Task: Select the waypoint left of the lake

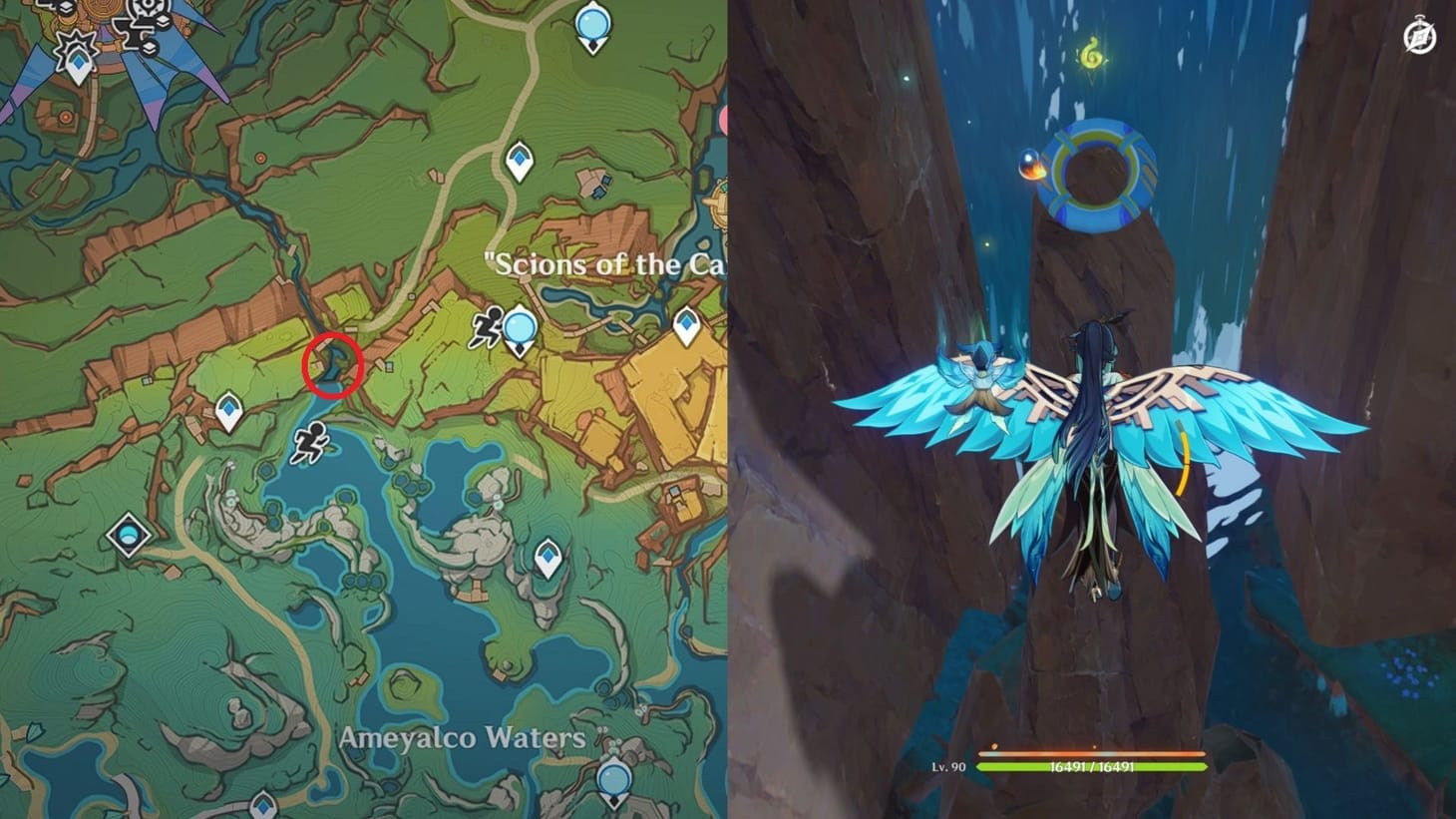Action: click(227, 408)
